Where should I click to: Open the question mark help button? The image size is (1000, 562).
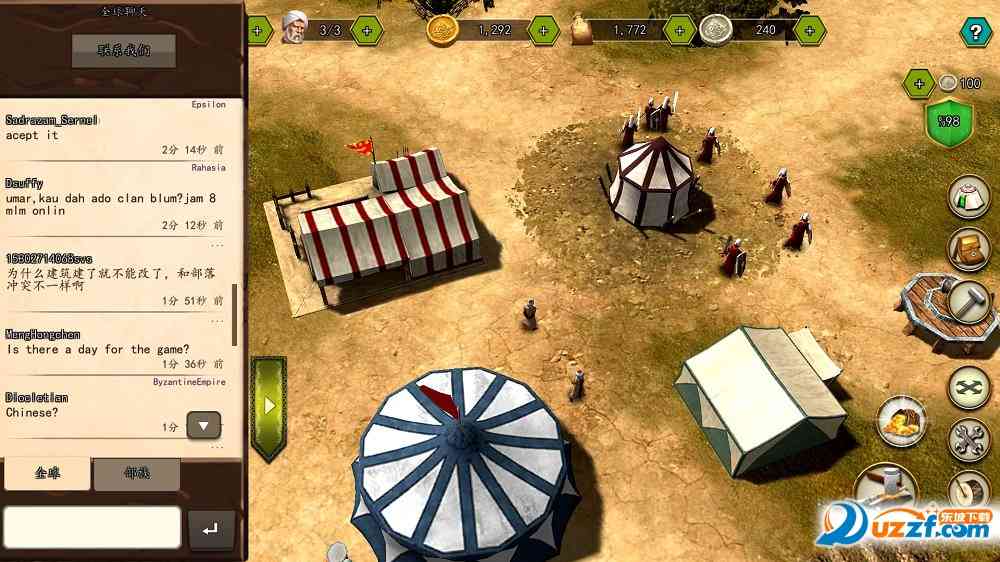coord(974,32)
